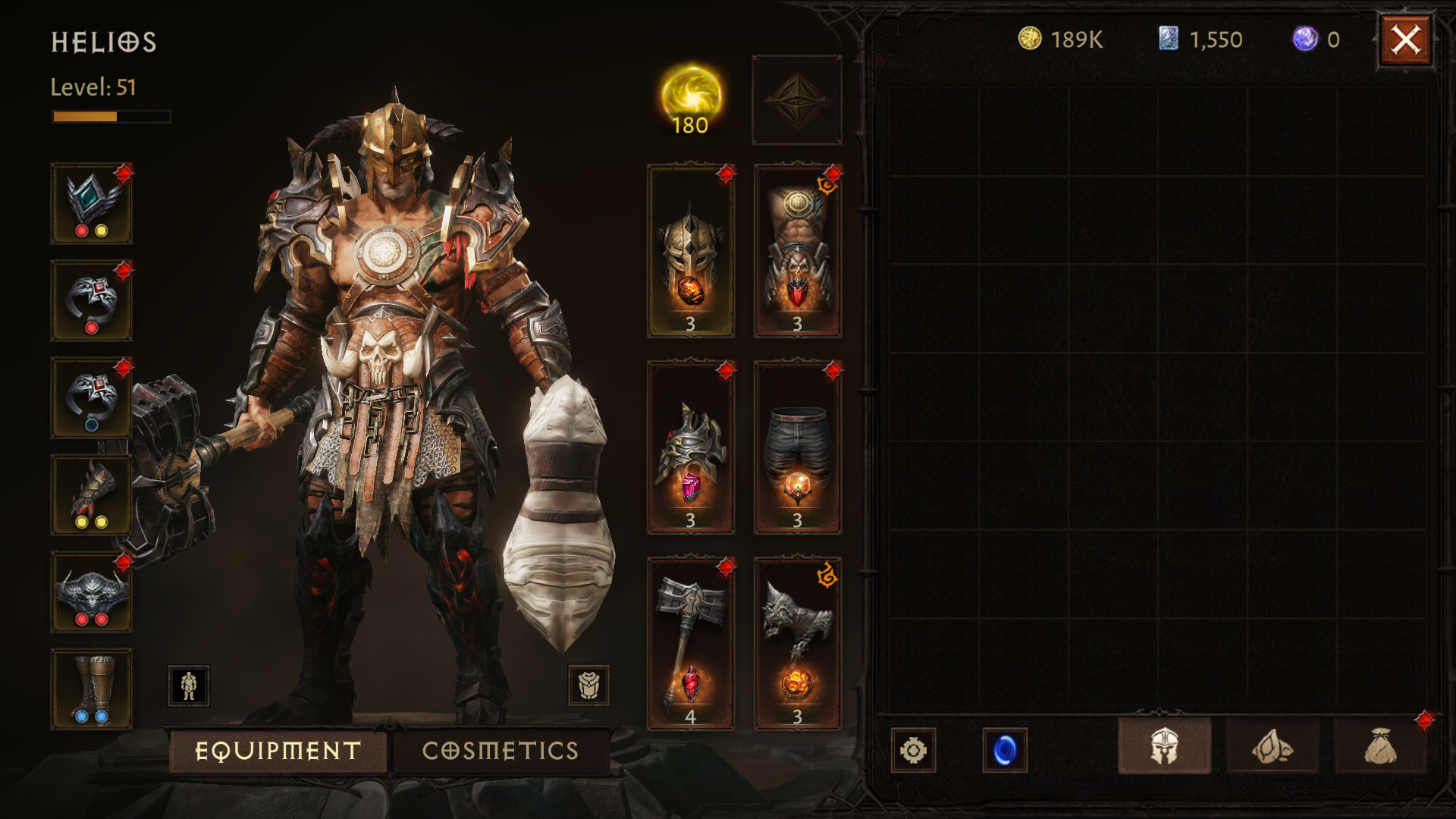1456x819 pixels.
Task: Select the Equipment tab
Action: (278, 751)
